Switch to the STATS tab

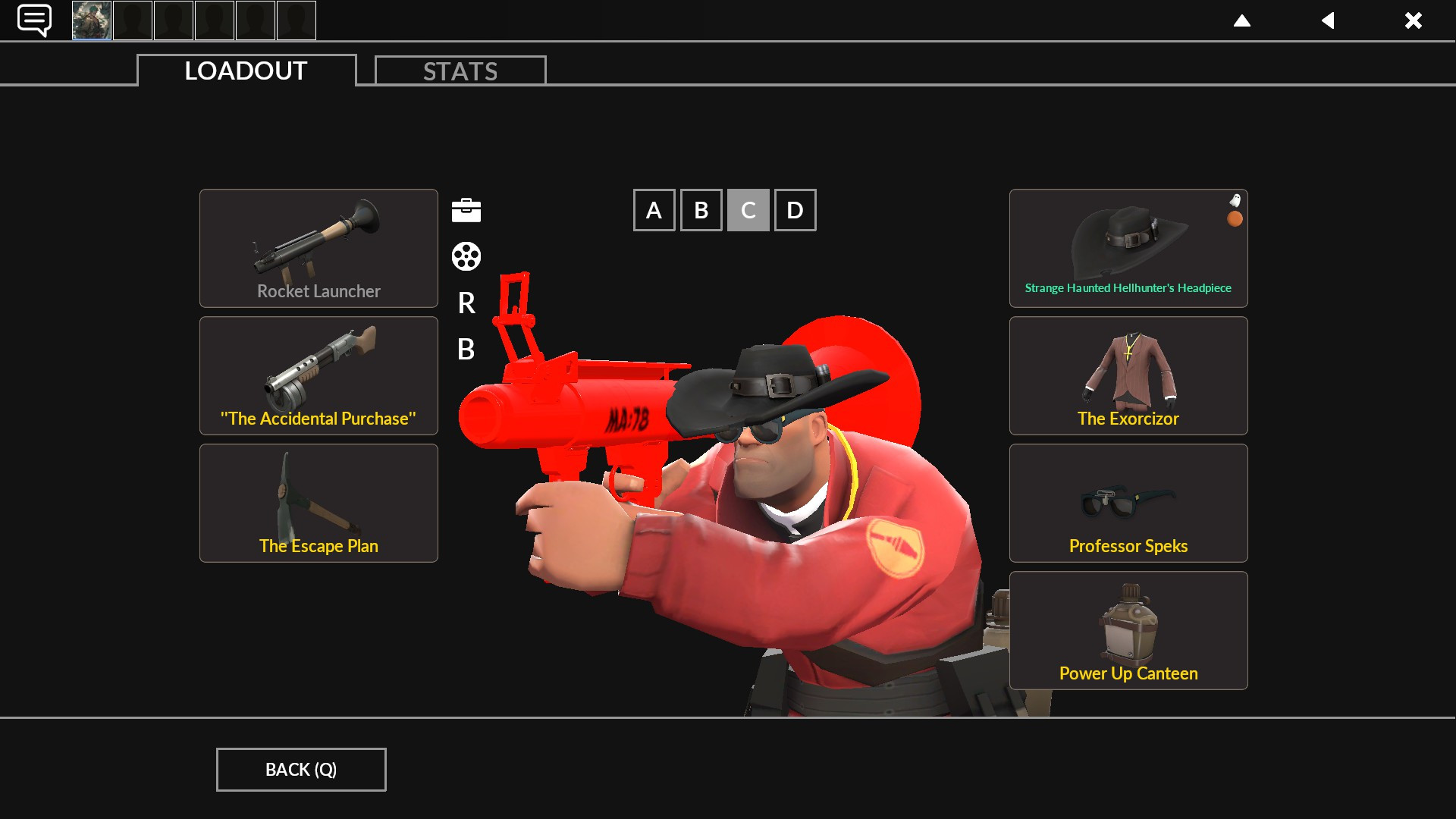click(460, 71)
